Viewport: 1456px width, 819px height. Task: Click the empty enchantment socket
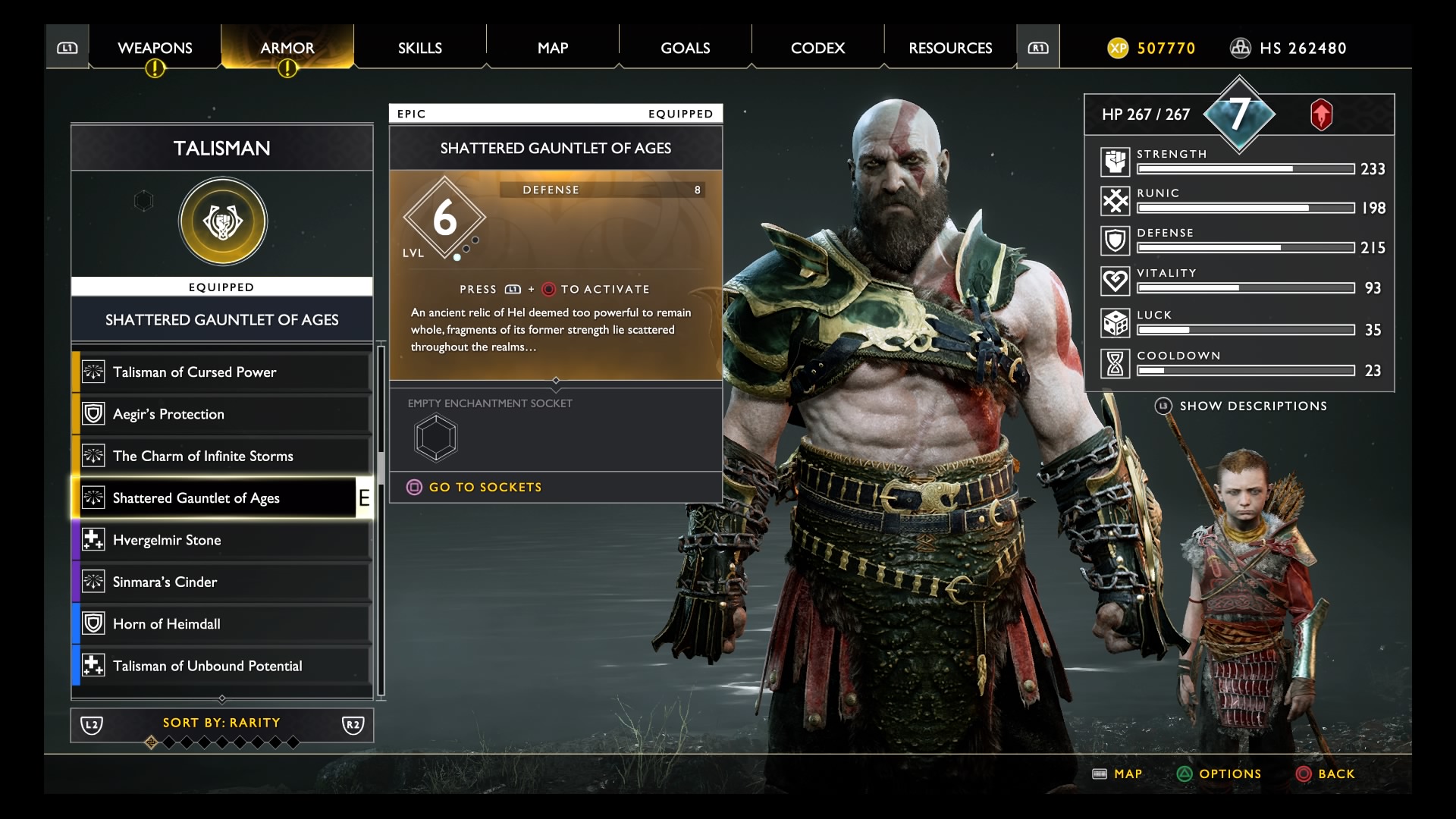pyautogui.click(x=436, y=438)
